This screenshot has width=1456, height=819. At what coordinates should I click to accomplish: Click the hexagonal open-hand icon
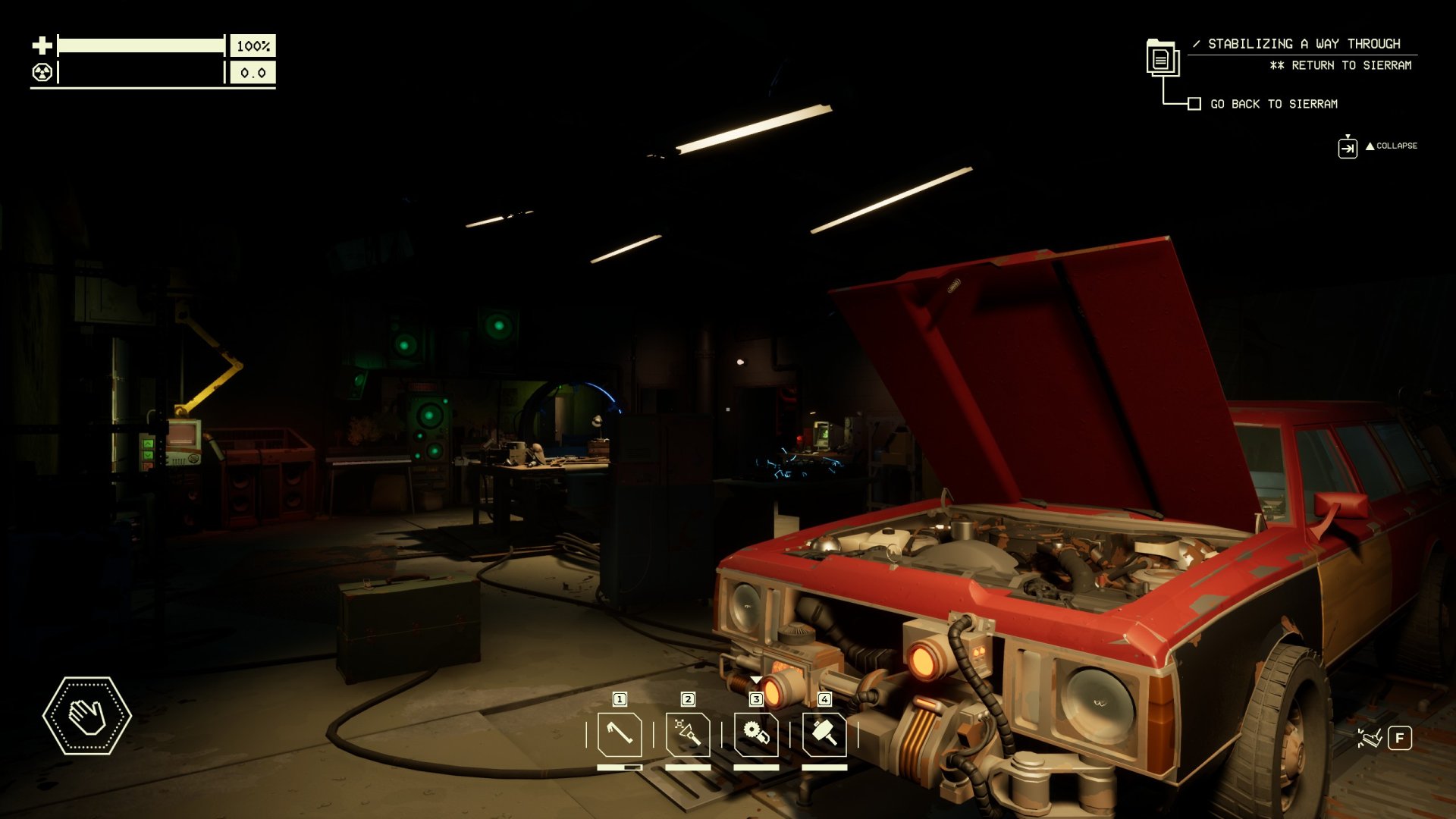click(x=87, y=716)
